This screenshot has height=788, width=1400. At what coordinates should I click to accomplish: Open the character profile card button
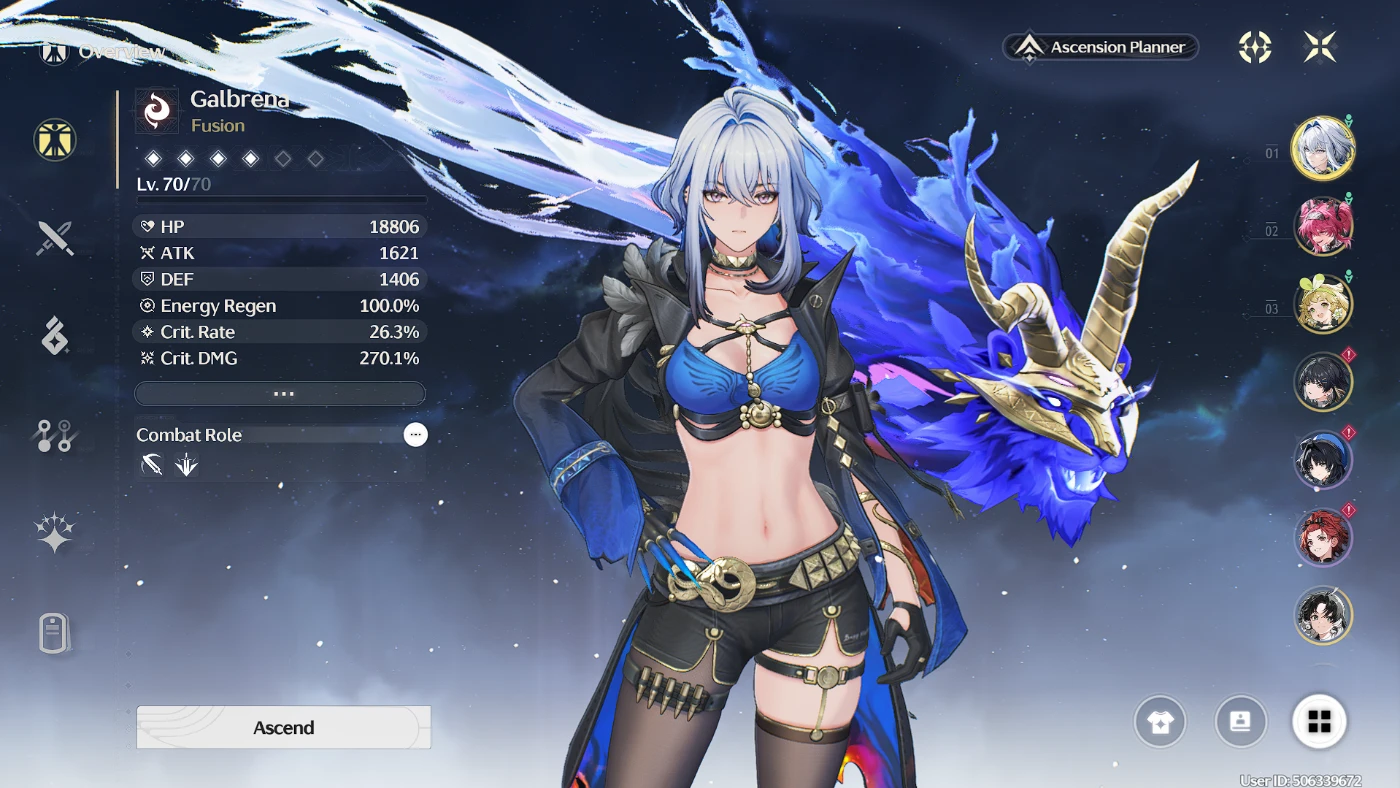(x=1240, y=721)
